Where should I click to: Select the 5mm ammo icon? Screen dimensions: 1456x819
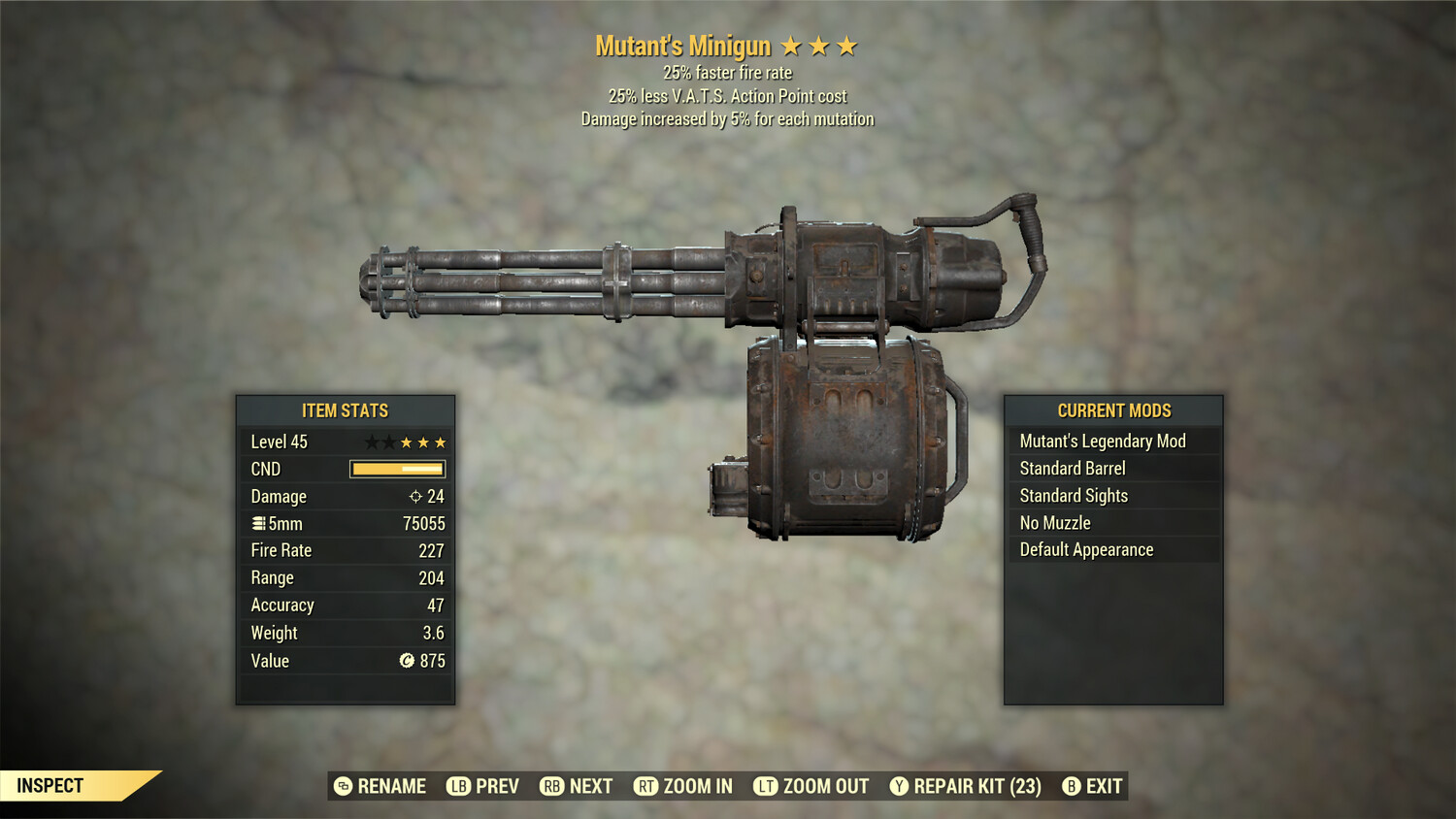pyautogui.click(x=257, y=523)
